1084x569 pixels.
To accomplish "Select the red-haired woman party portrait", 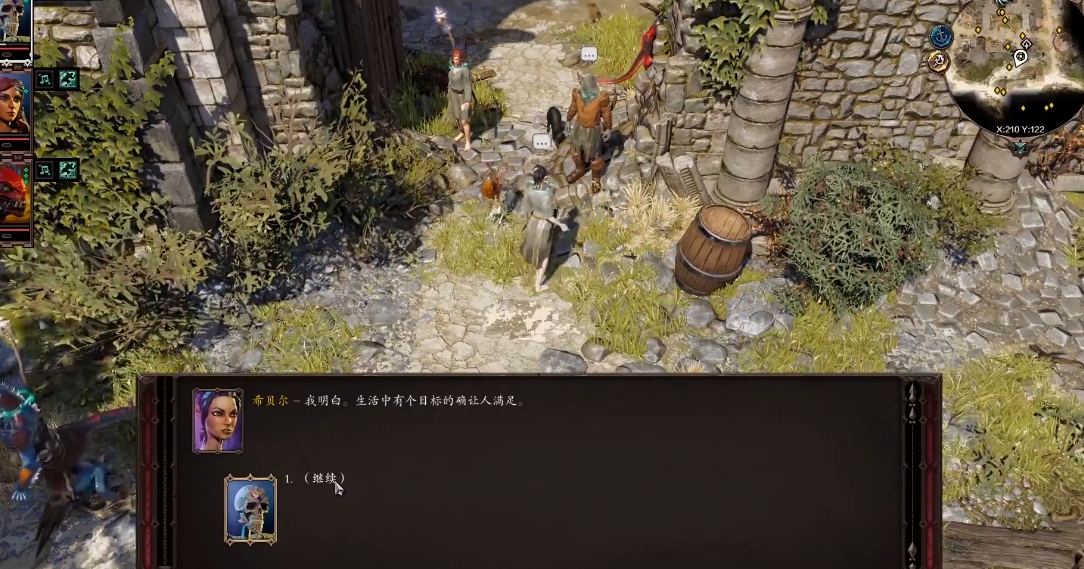I will click(x=14, y=103).
